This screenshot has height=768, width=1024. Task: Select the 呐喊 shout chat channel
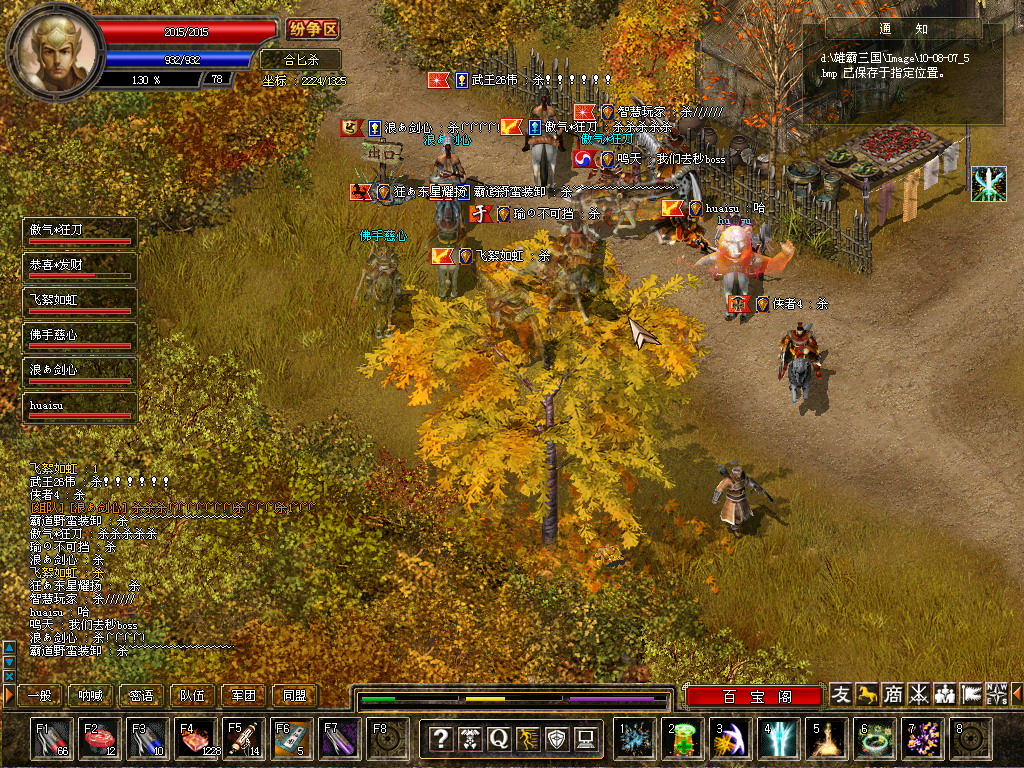[91, 695]
